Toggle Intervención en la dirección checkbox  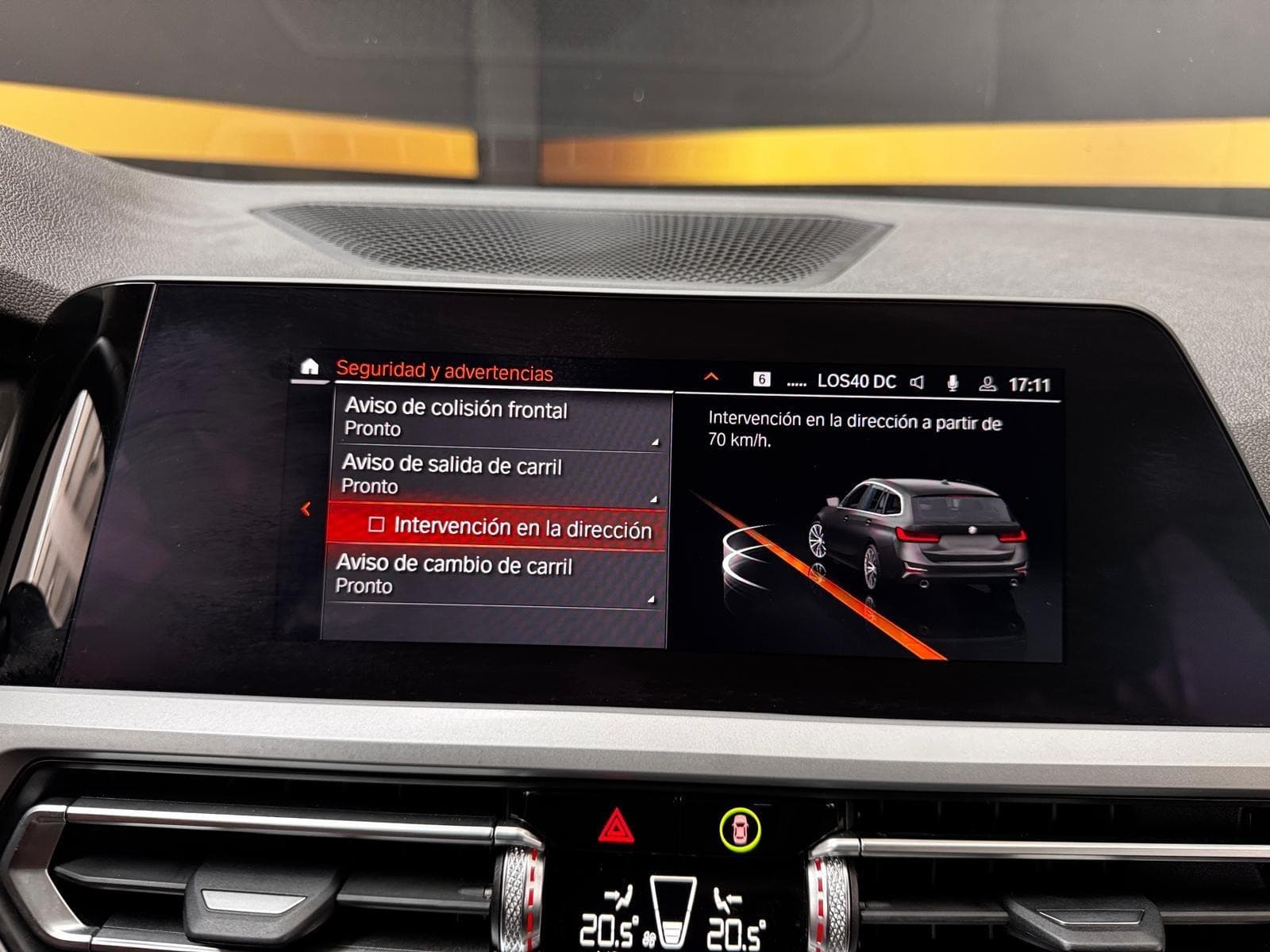click(377, 525)
